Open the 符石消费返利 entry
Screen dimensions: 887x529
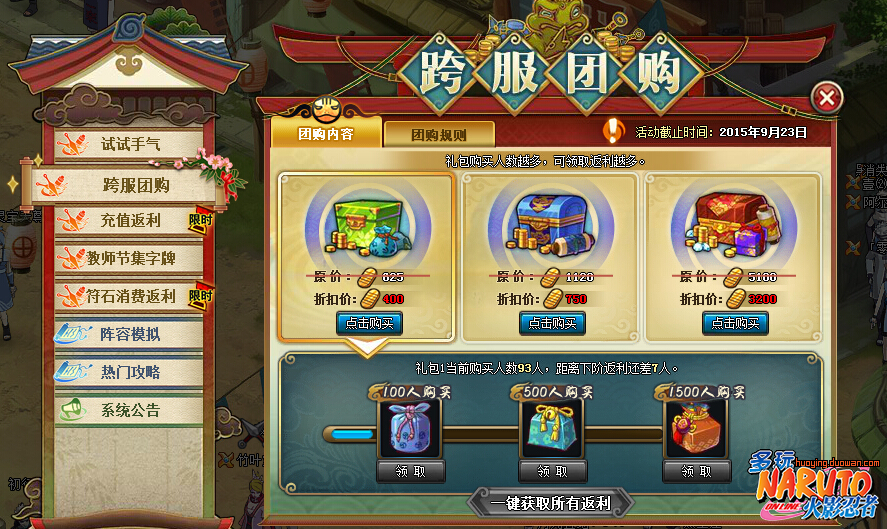[x=130, y=296]
